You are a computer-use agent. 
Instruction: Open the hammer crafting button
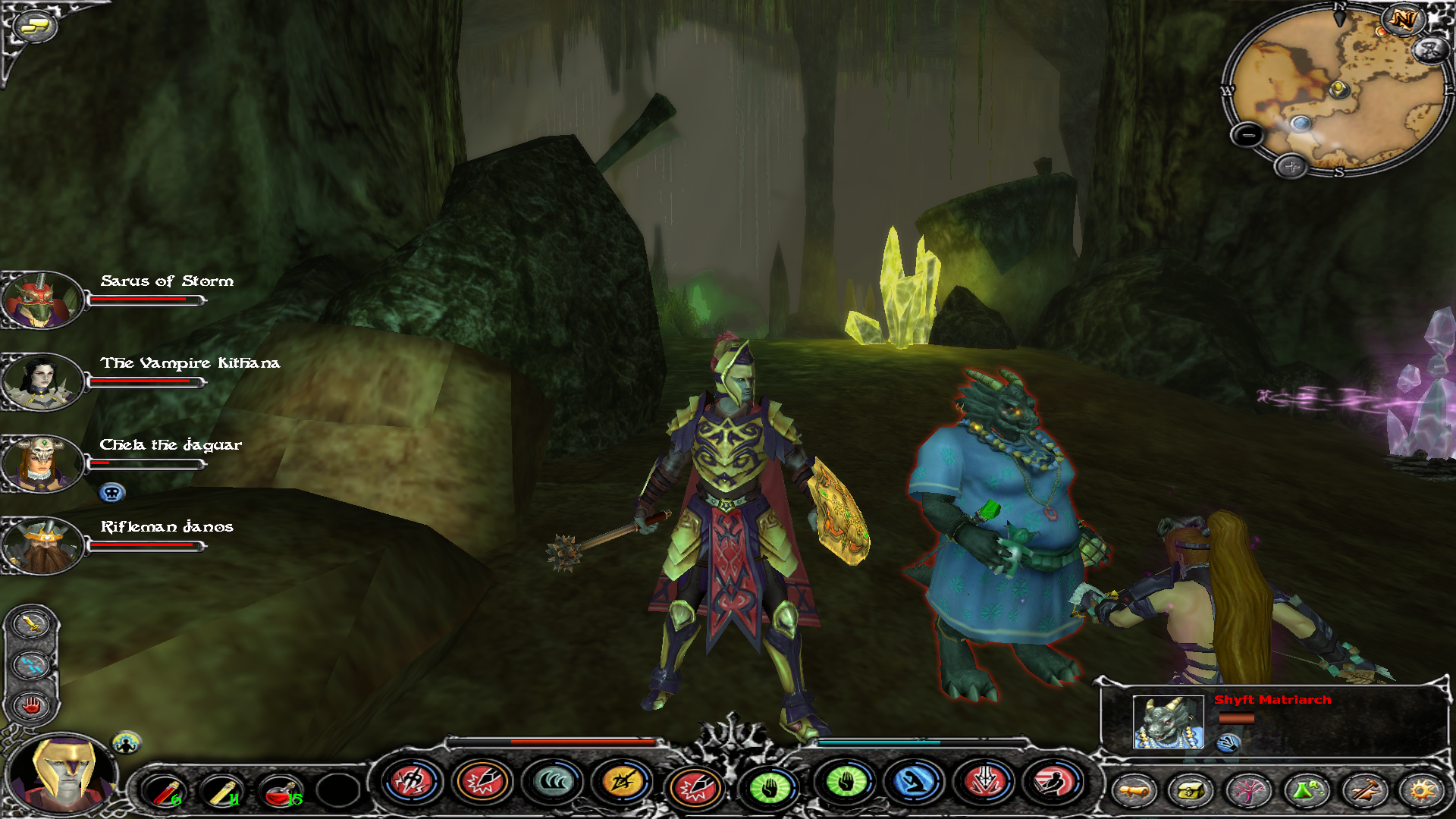[x=1363, y=791]
